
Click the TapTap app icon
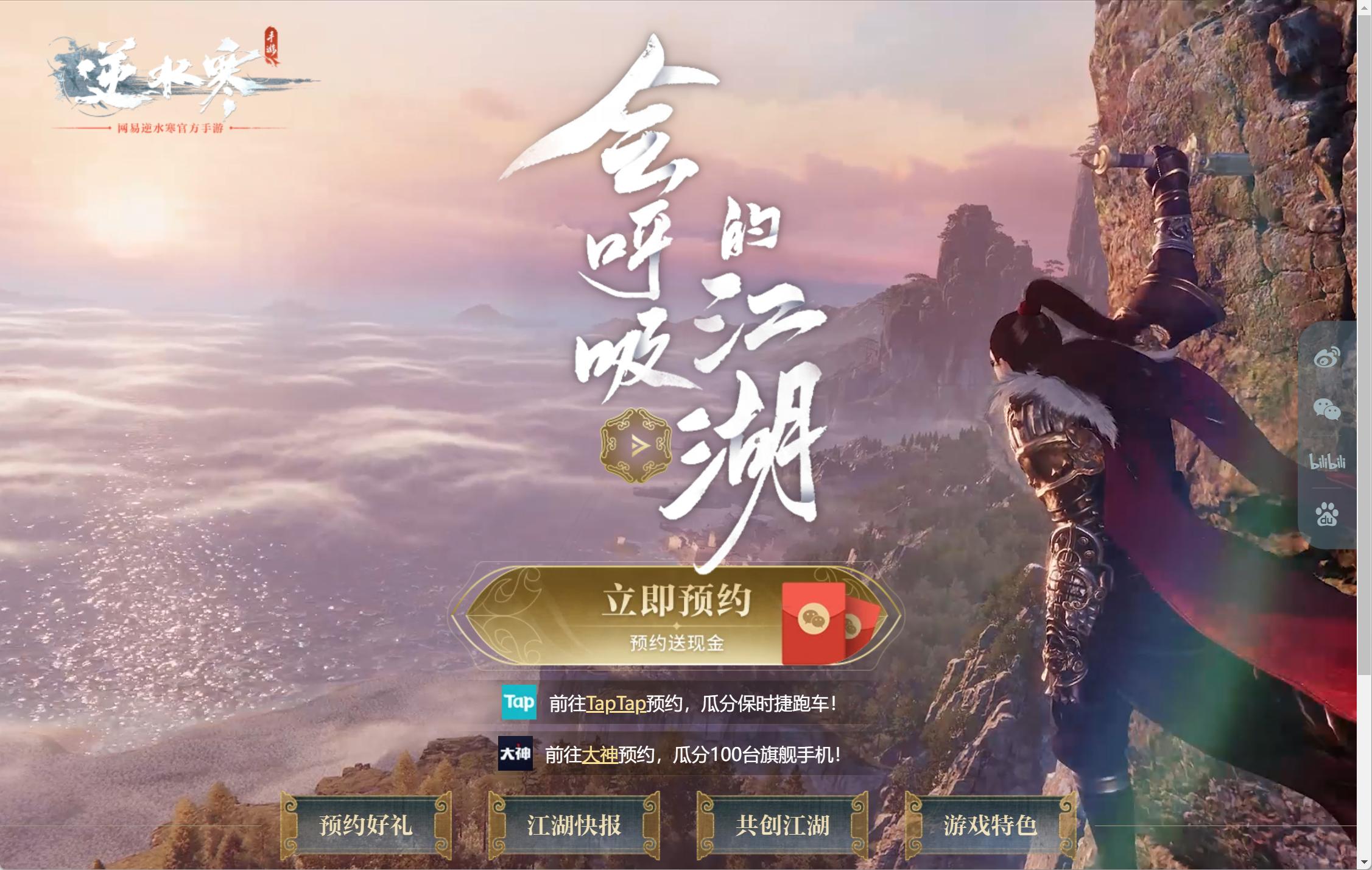tap(518, 703)
